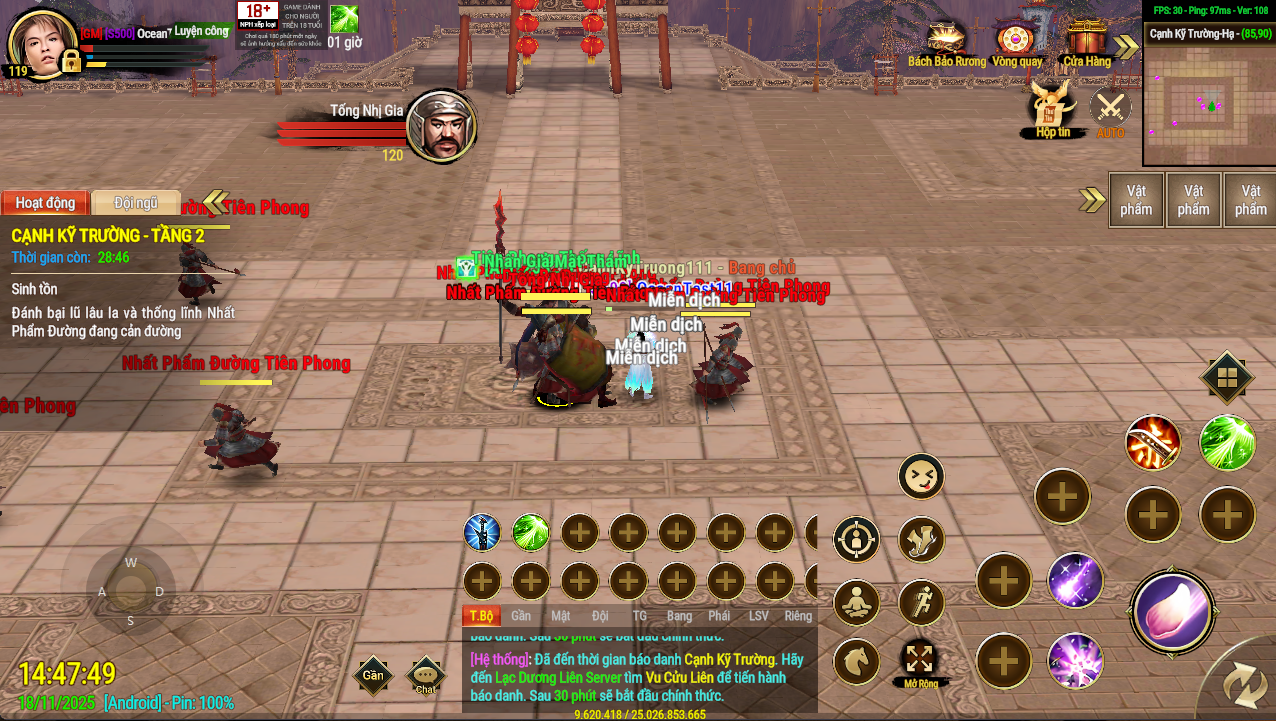Click the player avatar portrait

(x=42, y=44)
